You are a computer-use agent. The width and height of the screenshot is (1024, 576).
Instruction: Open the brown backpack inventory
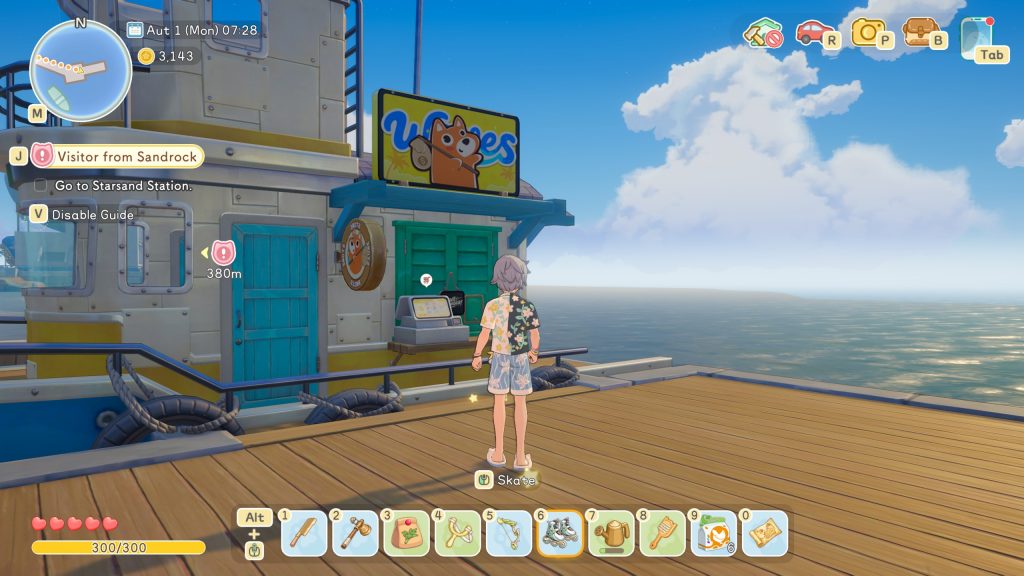click(920, 32)
